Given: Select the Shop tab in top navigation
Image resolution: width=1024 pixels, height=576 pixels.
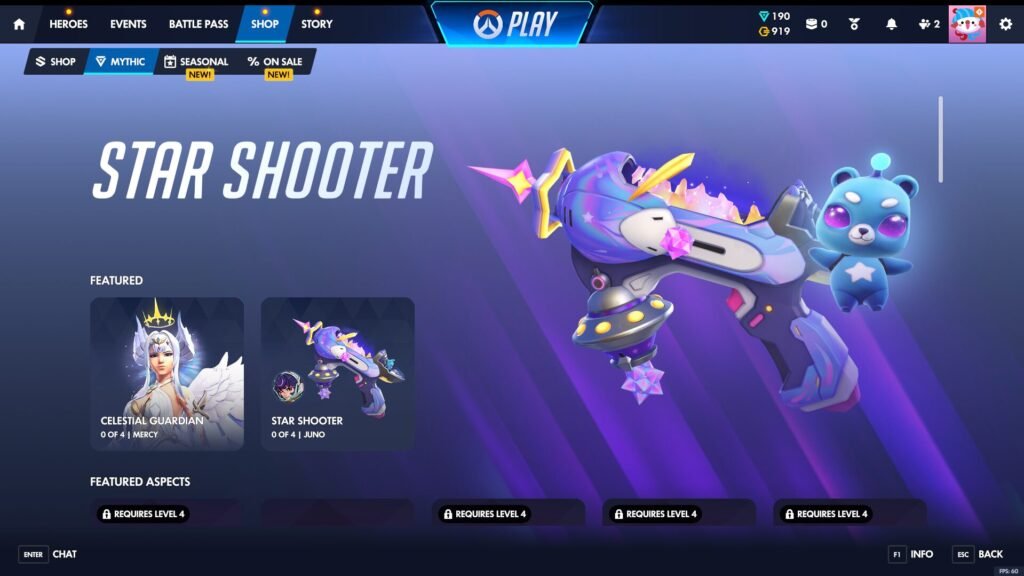Looking at the screenshot, I should (x=265, y=24).
